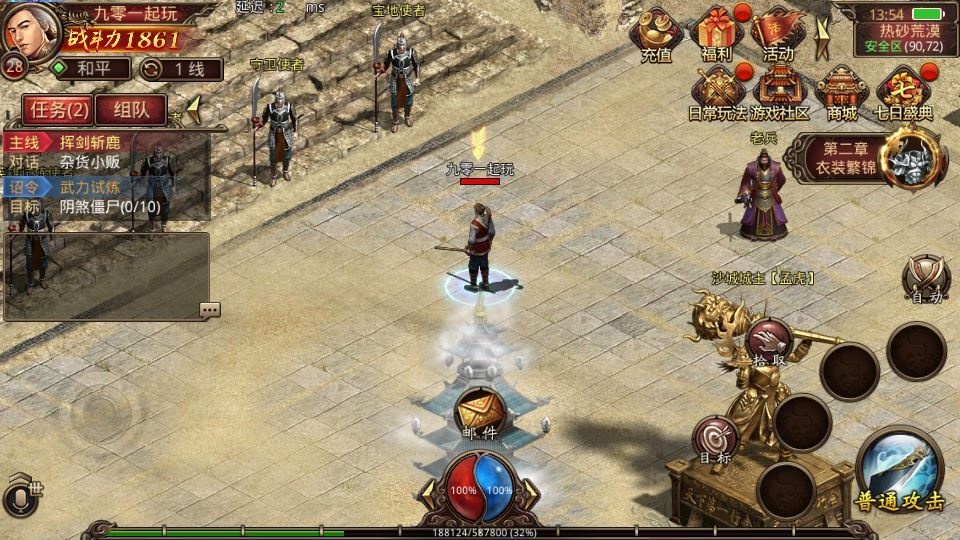Use the 普通攻击 normal attack button
Image resolution: width=960 pixels, height=540 pixels.
[x=899, y=470]
